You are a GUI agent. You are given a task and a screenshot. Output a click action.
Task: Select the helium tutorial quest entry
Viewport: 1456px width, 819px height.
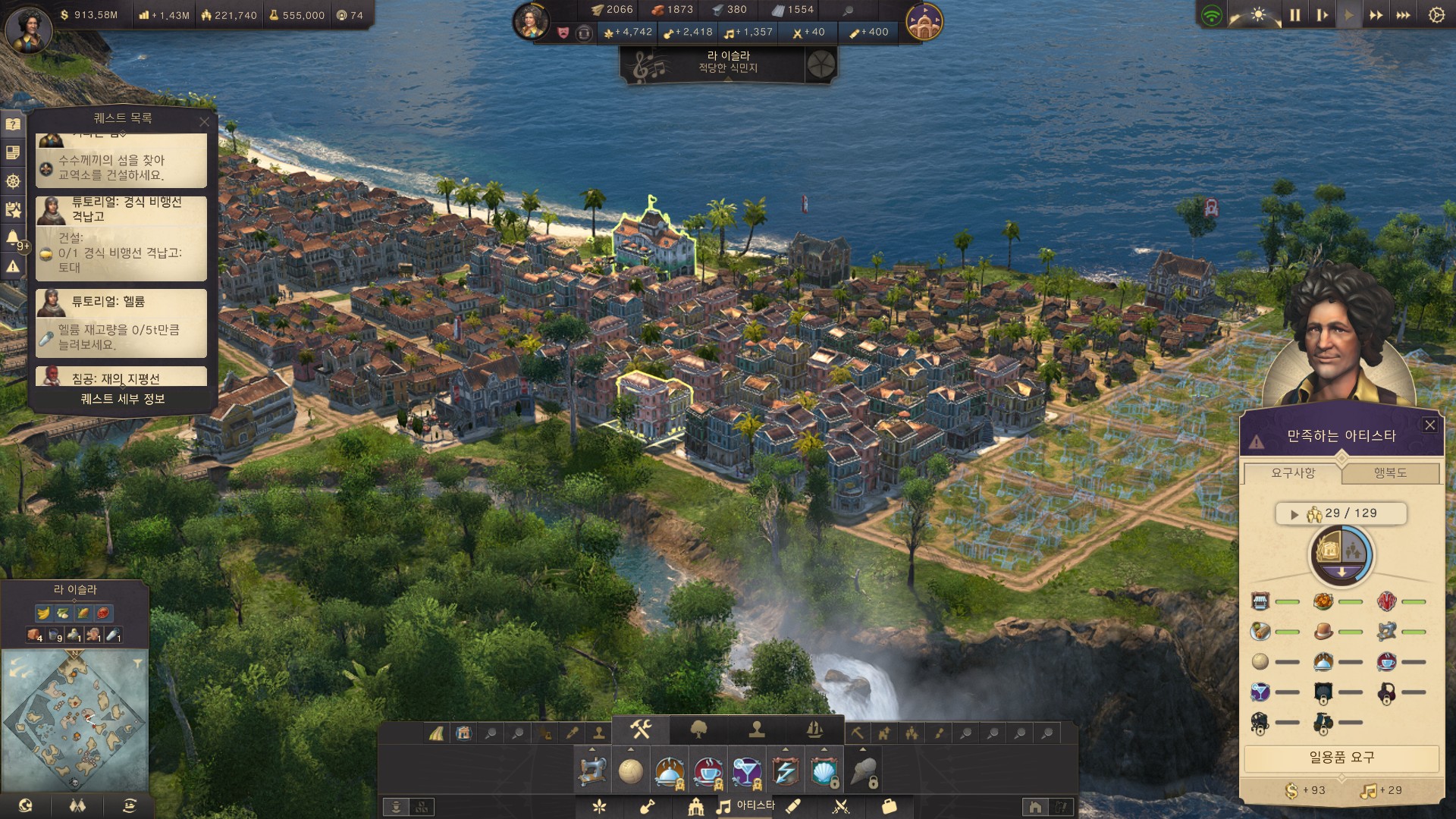click(x=121, y=322)
